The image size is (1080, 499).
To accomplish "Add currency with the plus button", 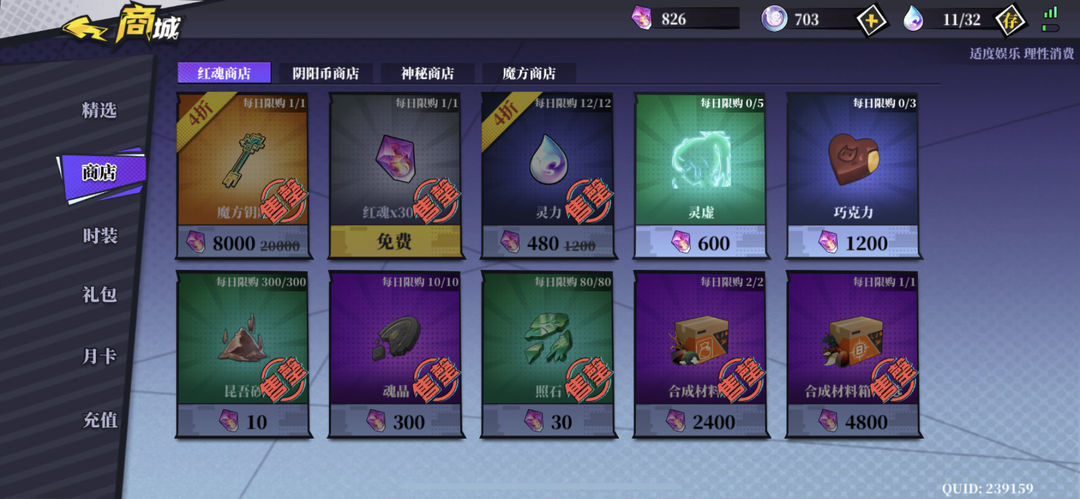I will click(871, 19).
